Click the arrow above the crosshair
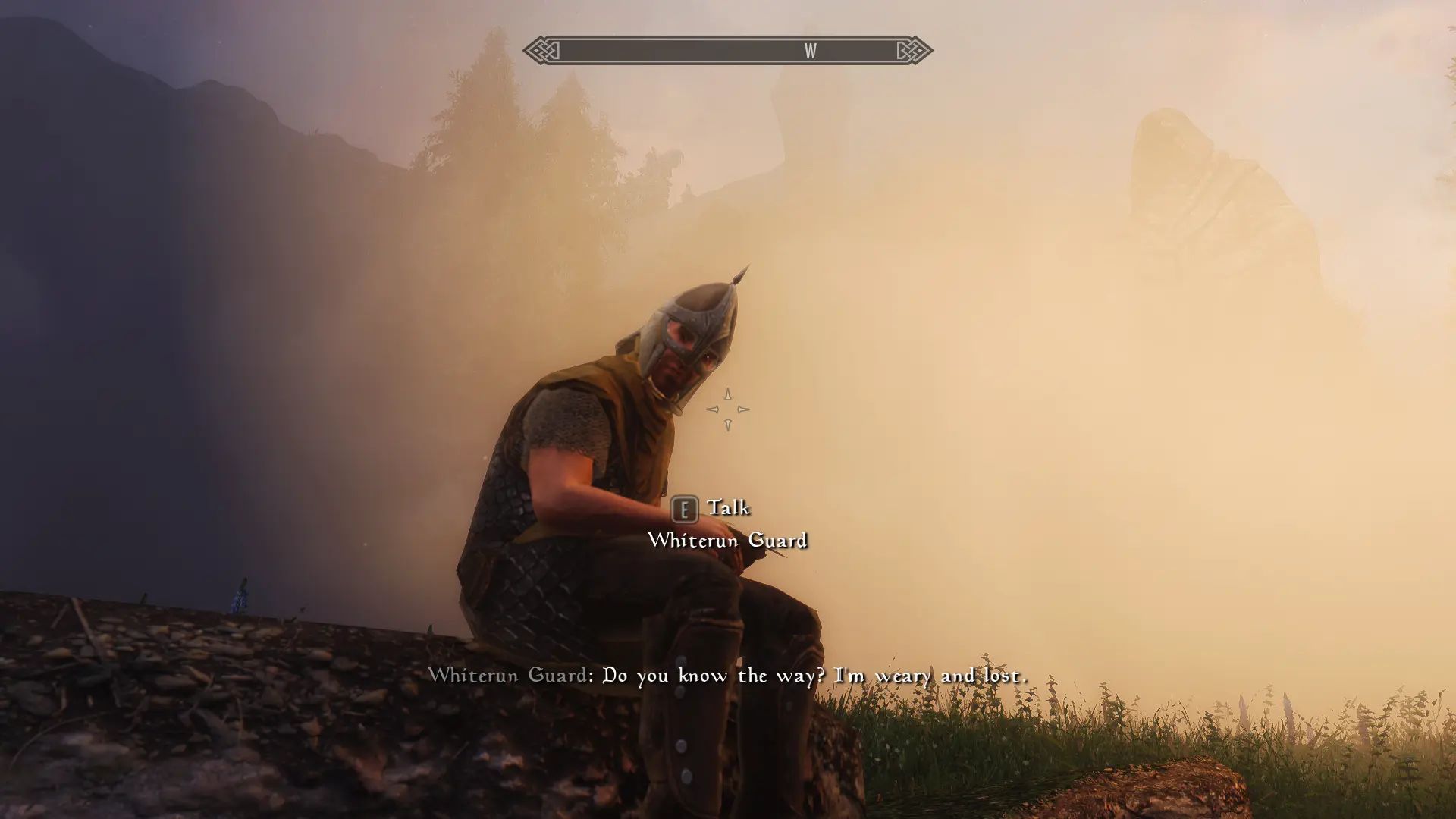This screenshot has height=819, width=1456. click(x=727, y=394)
